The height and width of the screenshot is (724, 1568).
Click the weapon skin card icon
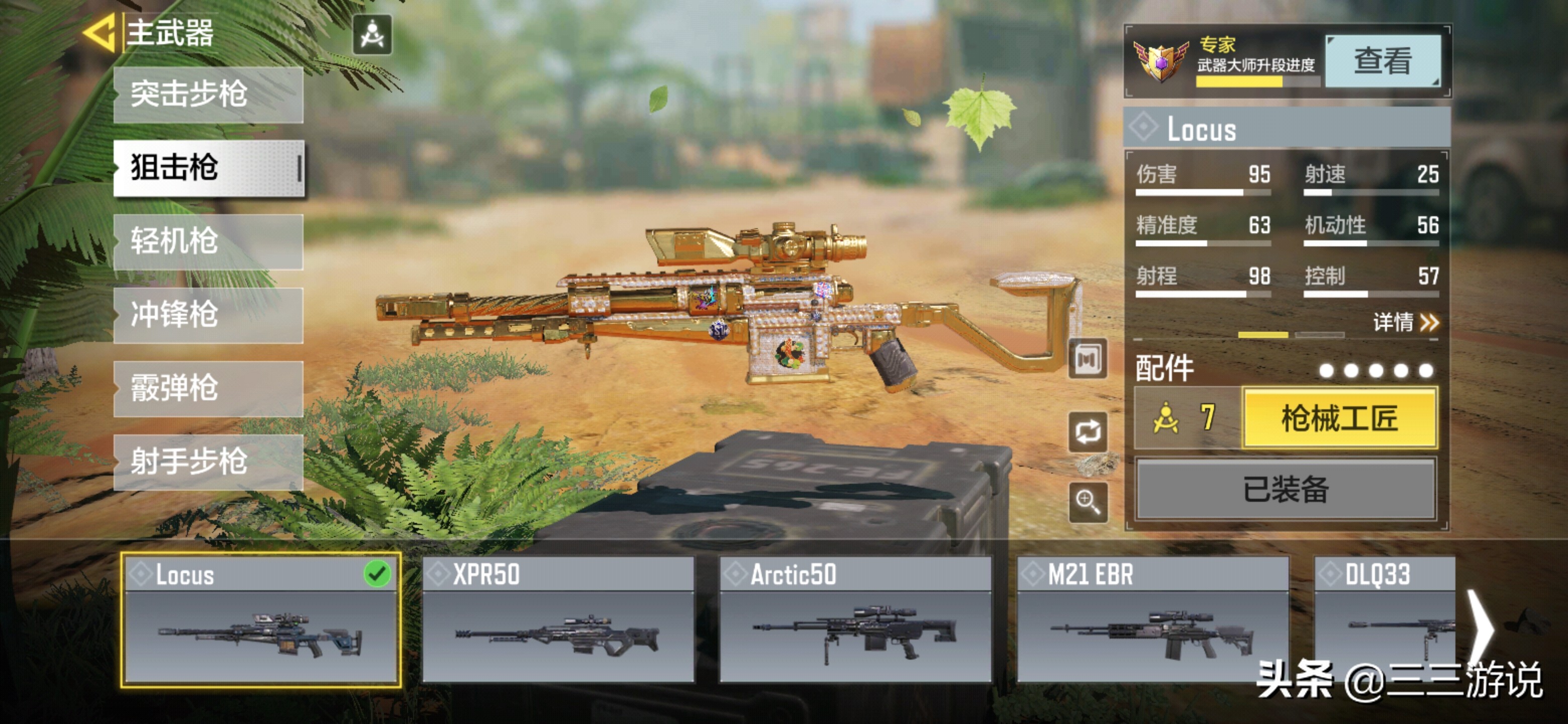click(1088, 359)
